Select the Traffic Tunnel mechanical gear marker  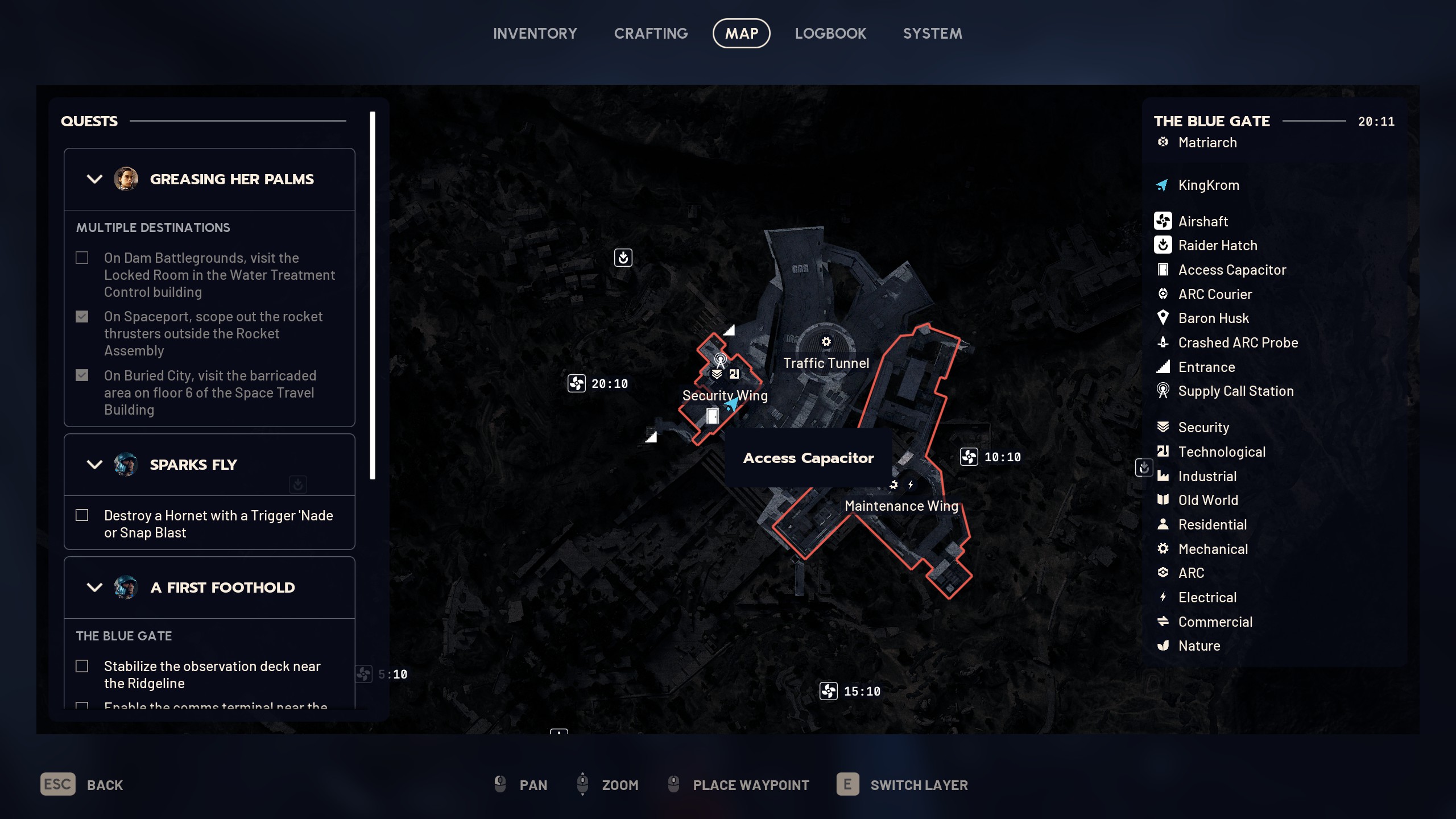click(x=826, y=342)
